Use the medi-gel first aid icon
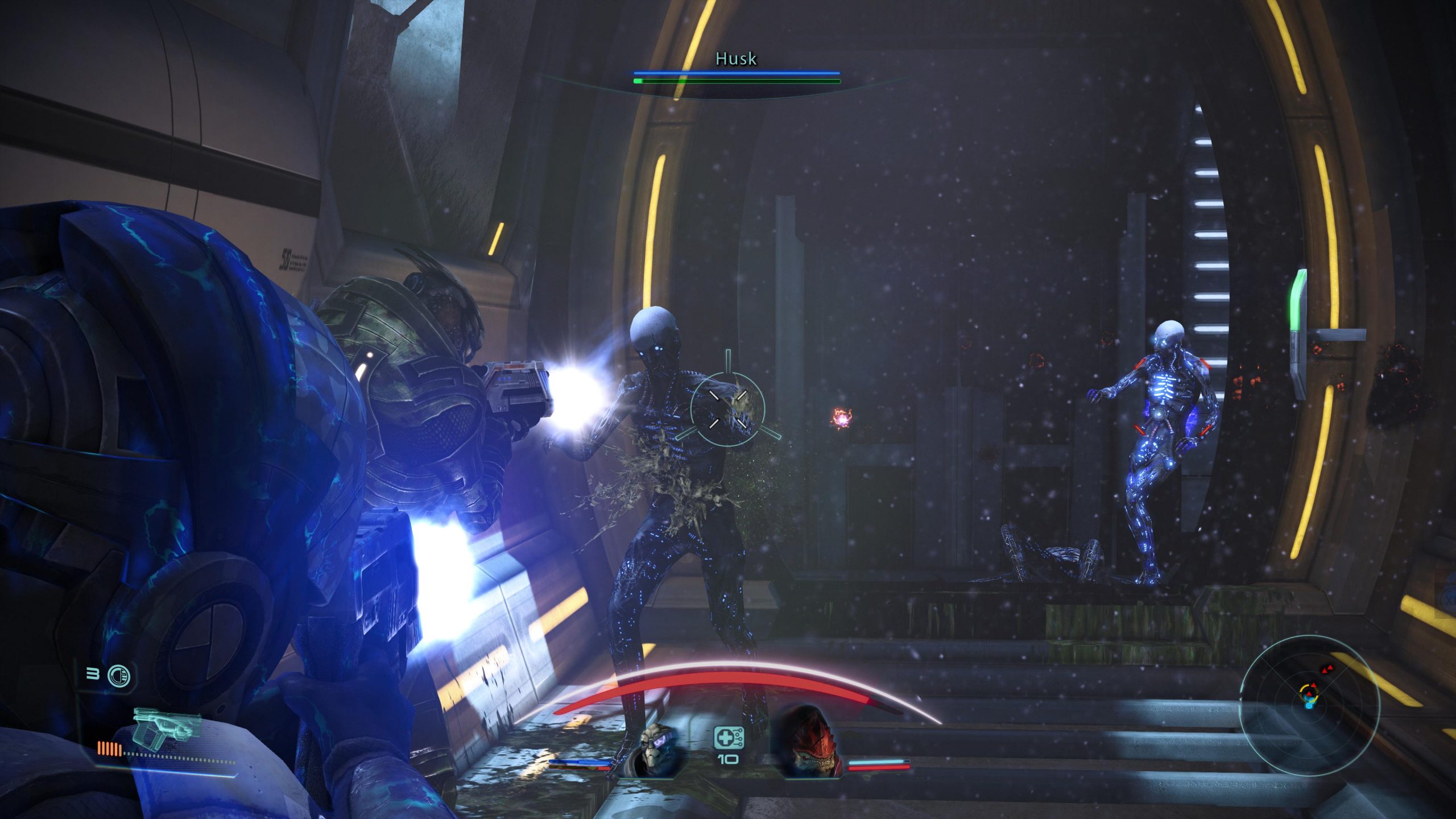1456x819 pixels. pos(728,738)
